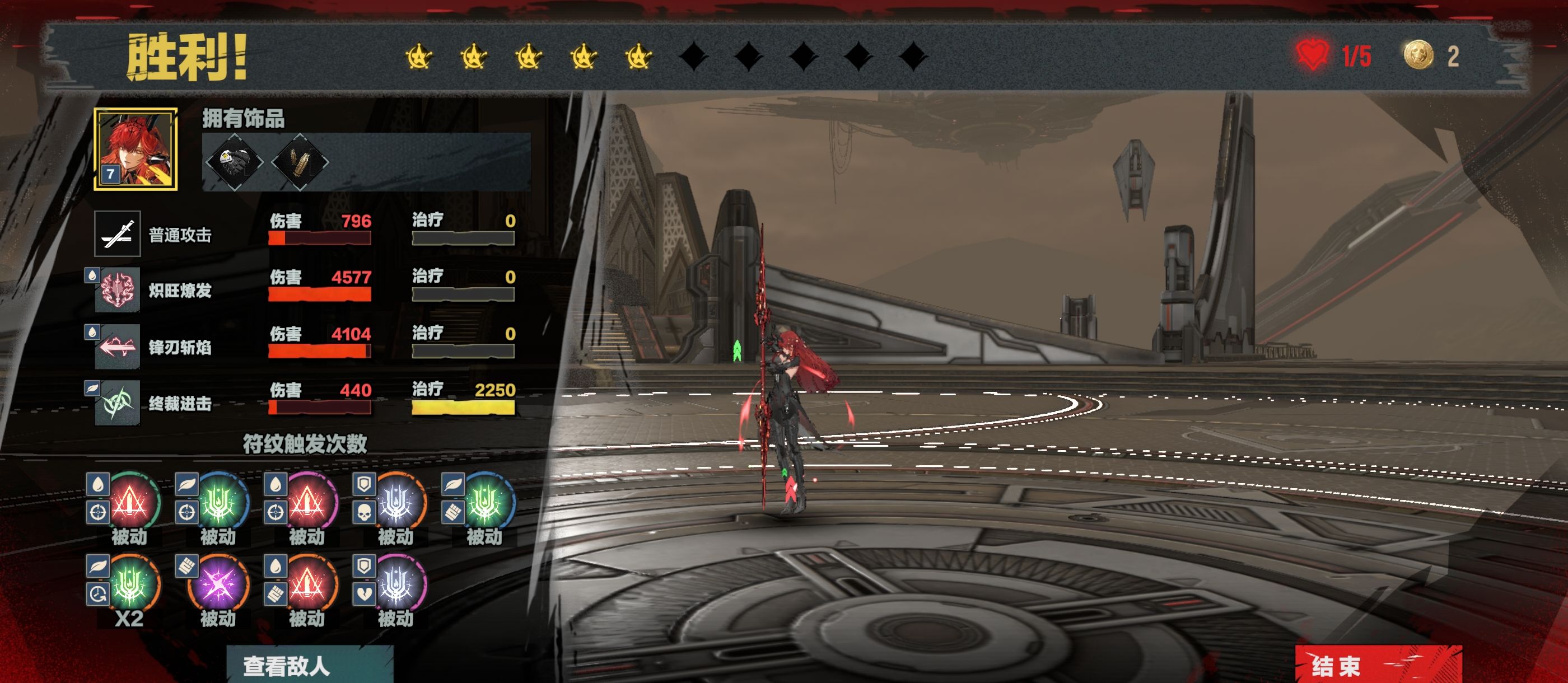This screenshot has width=1568, height=683.
Task: Inspect the red rune with fist badge
Action: click(x=307, y=584)
